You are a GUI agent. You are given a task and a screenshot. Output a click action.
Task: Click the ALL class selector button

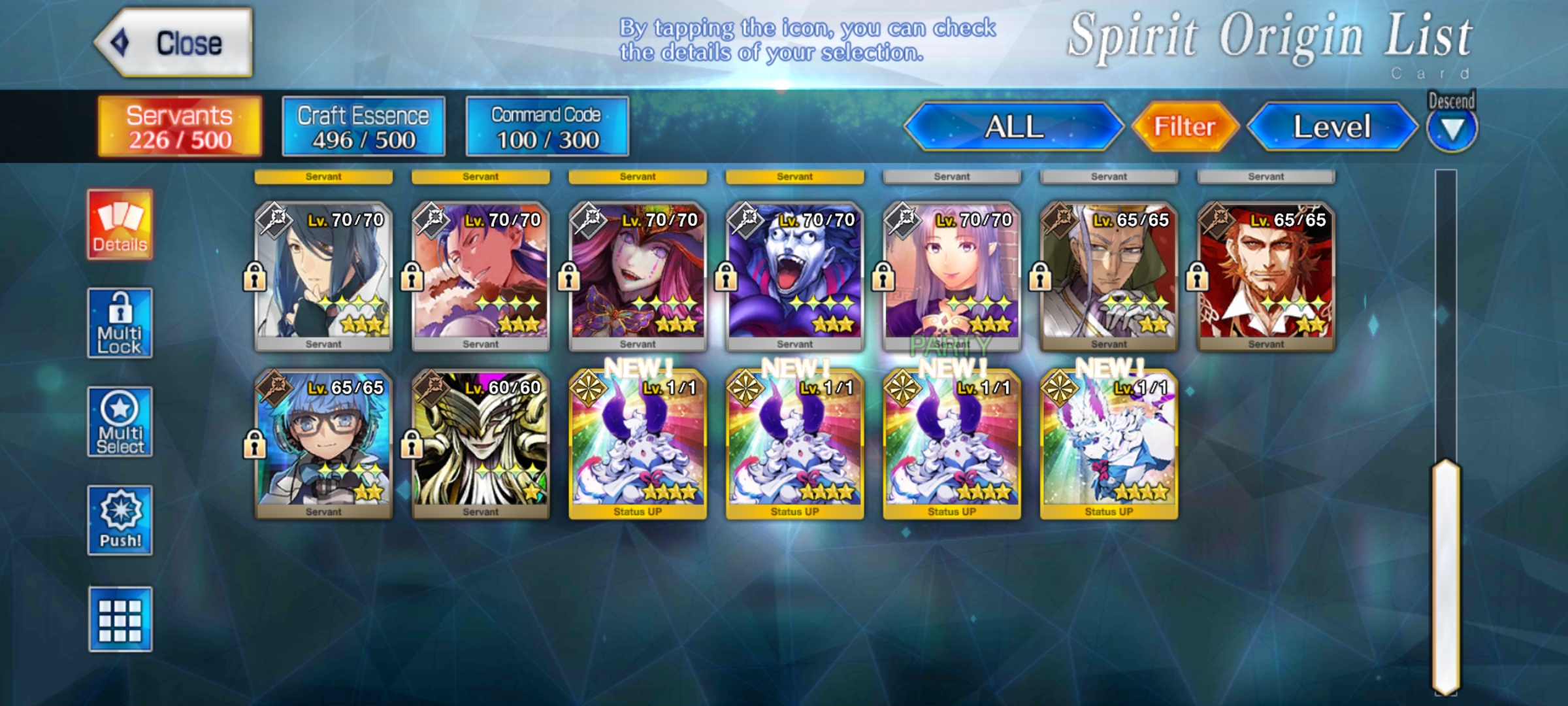(x=1013, y=127)
